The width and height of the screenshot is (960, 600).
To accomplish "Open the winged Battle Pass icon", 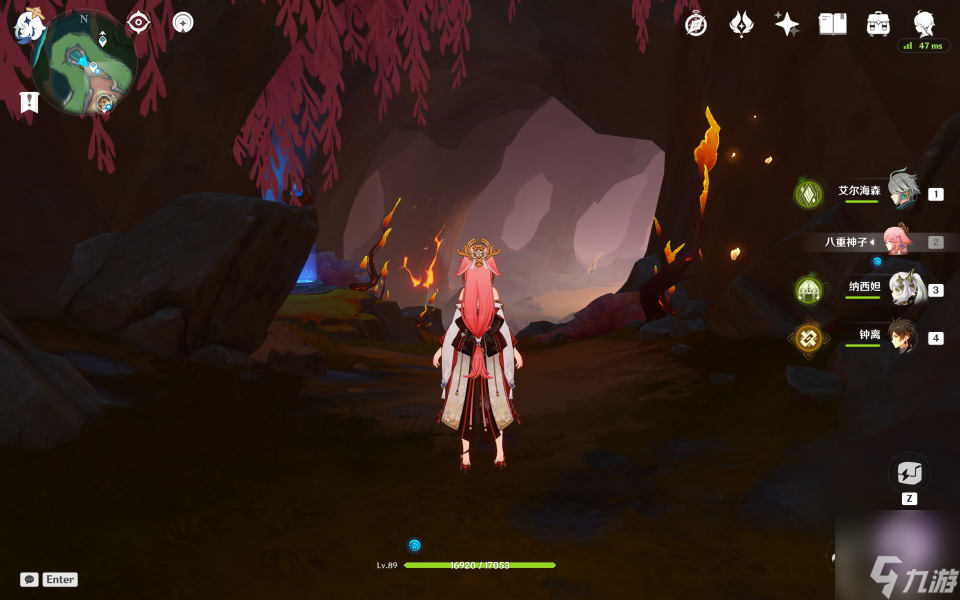I will pyautogui.click(x=741, y=24).
